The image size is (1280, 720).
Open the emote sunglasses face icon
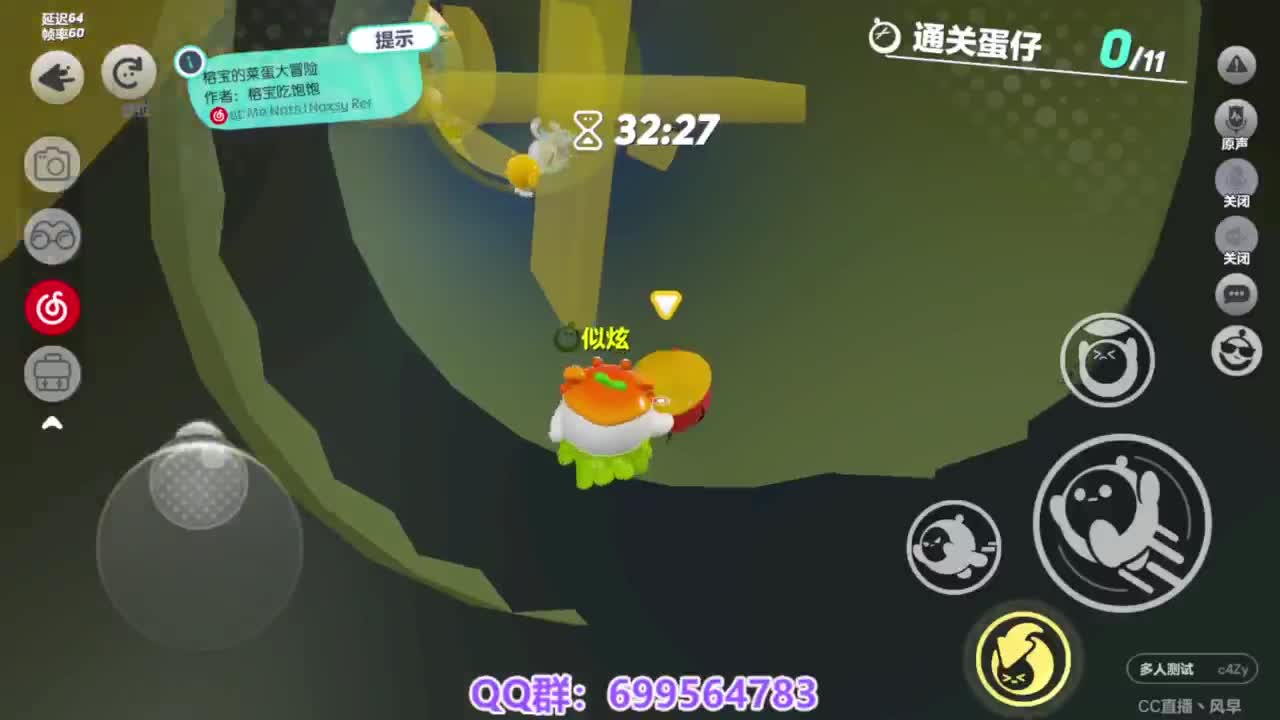[1235, 352]
